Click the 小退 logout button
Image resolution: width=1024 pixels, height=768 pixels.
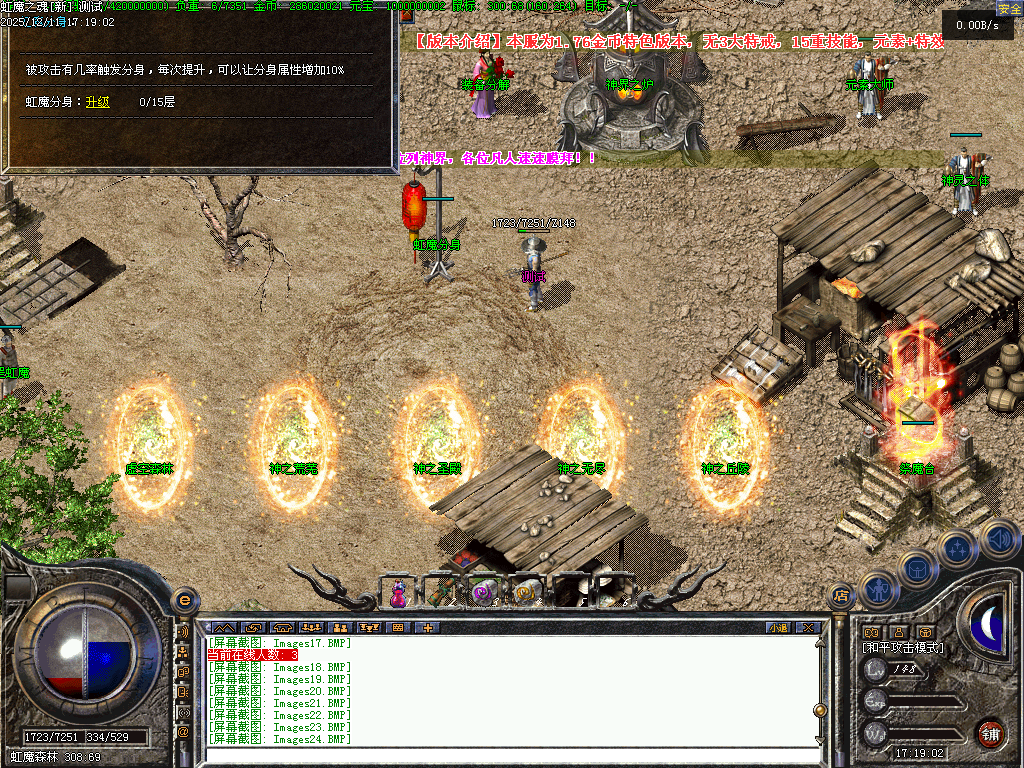778,627
